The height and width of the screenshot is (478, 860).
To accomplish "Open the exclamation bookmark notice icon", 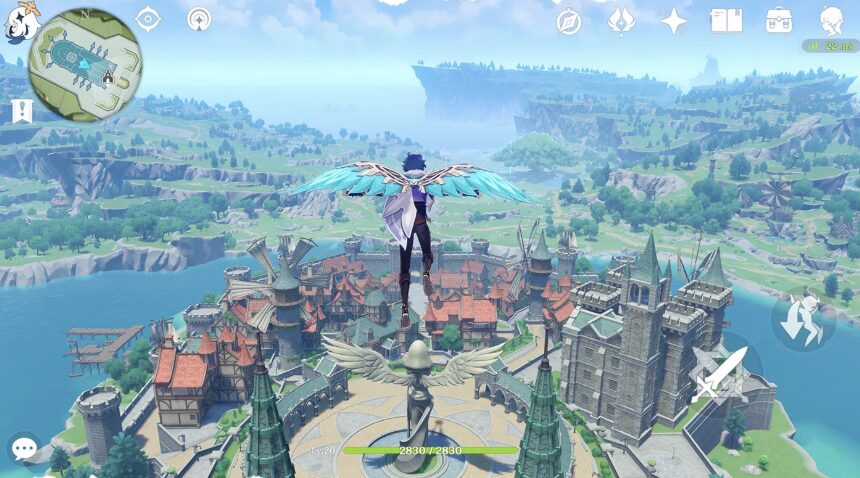I will coord(21,111).
